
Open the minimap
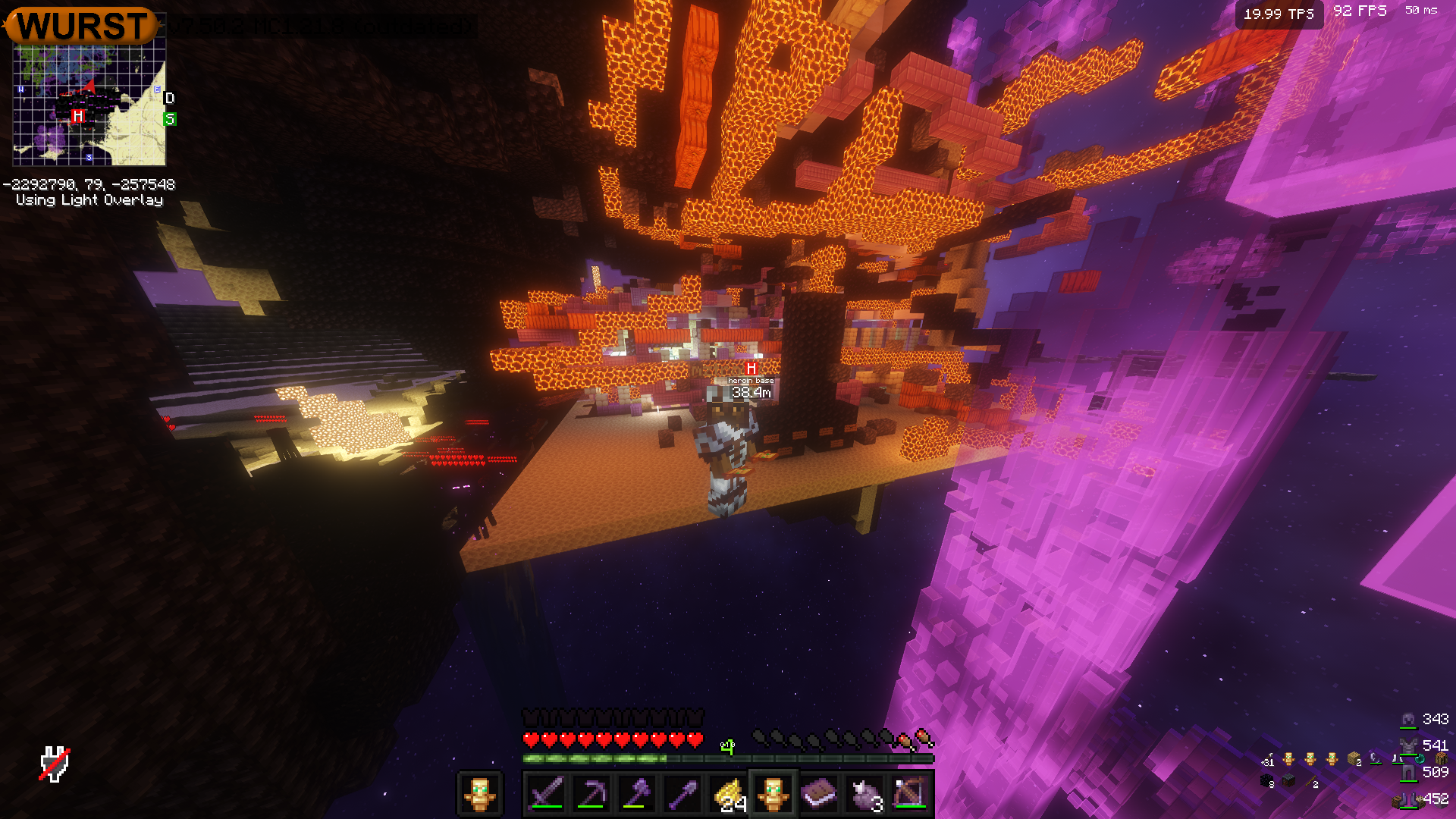click(x=89, y=105)
